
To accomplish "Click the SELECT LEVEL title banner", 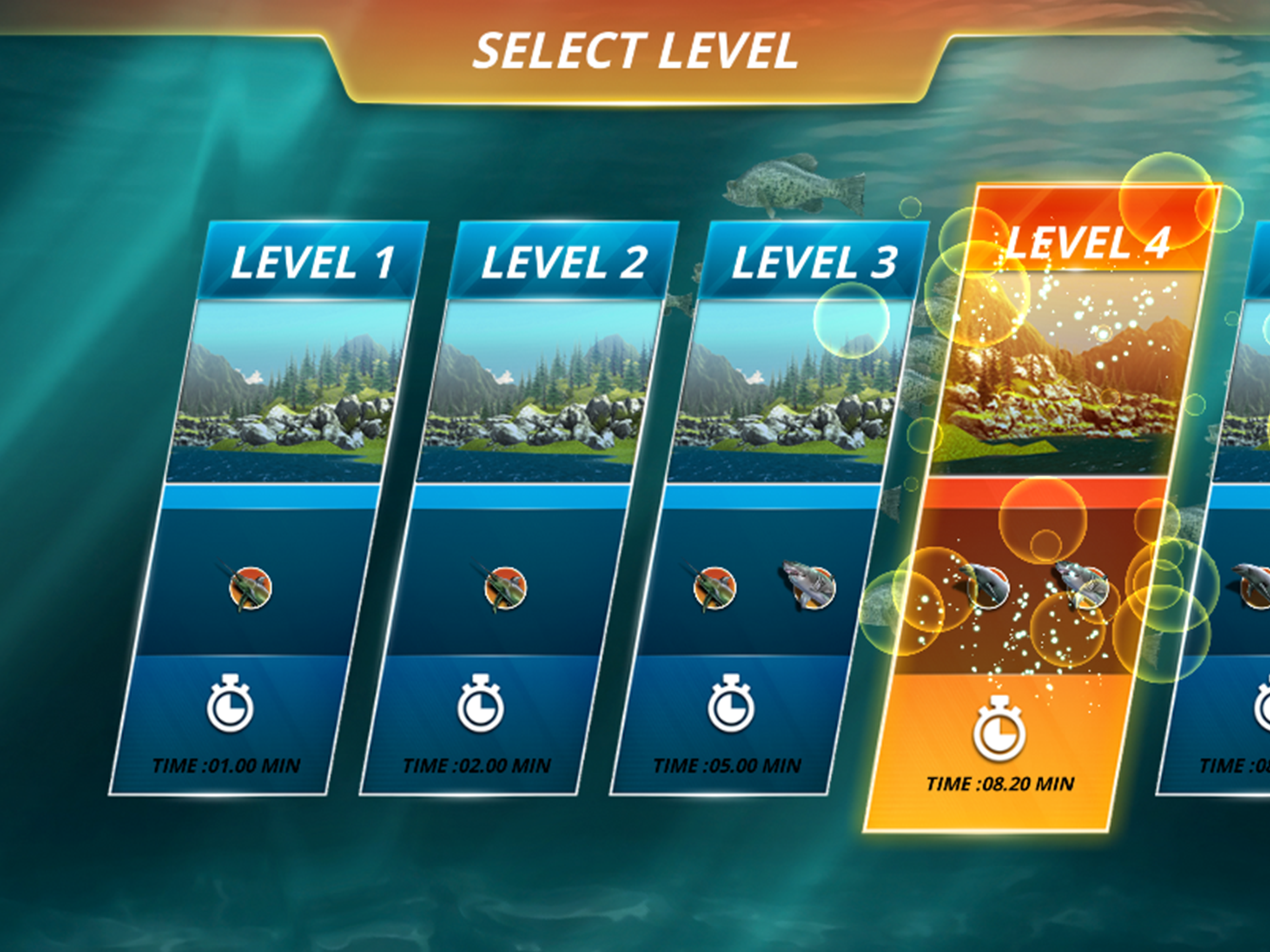I will point(635,52).
